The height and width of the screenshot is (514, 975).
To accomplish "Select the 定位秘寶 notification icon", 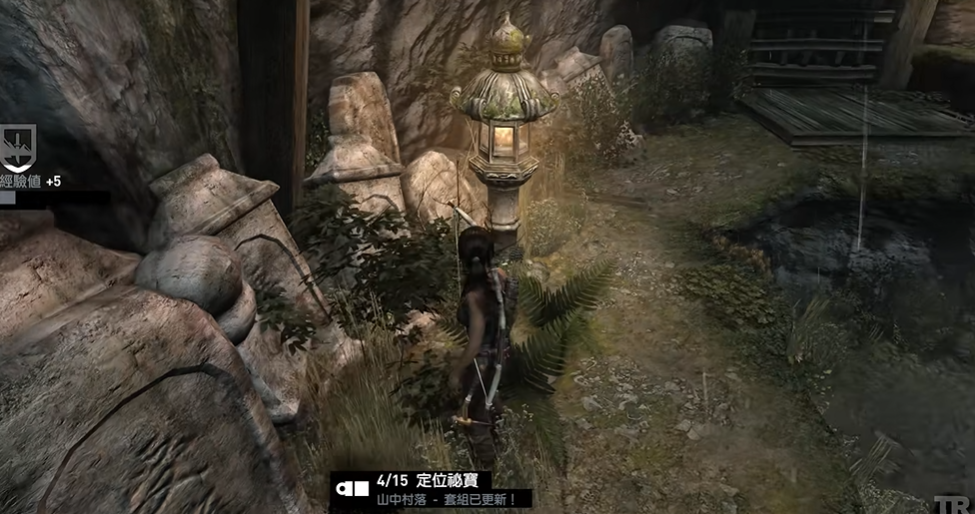I will pyautogui.click(x=351, y=489).
